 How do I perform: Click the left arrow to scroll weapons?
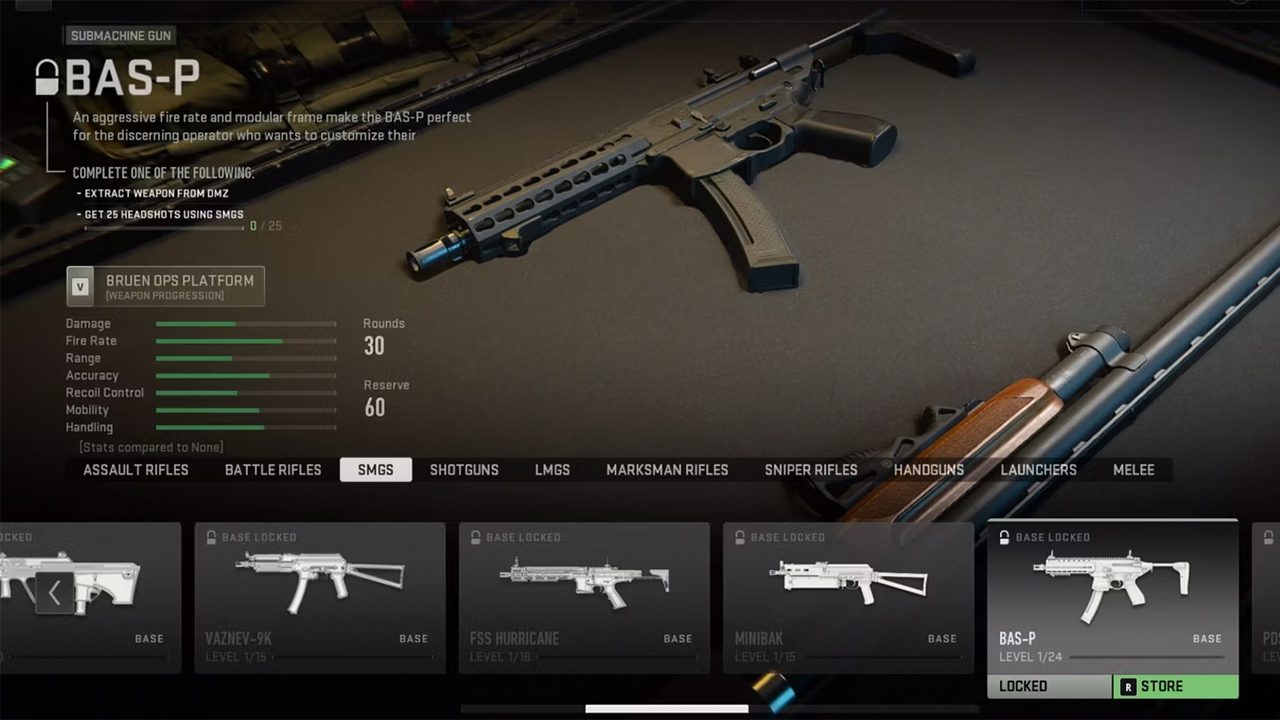click(55, 593)
